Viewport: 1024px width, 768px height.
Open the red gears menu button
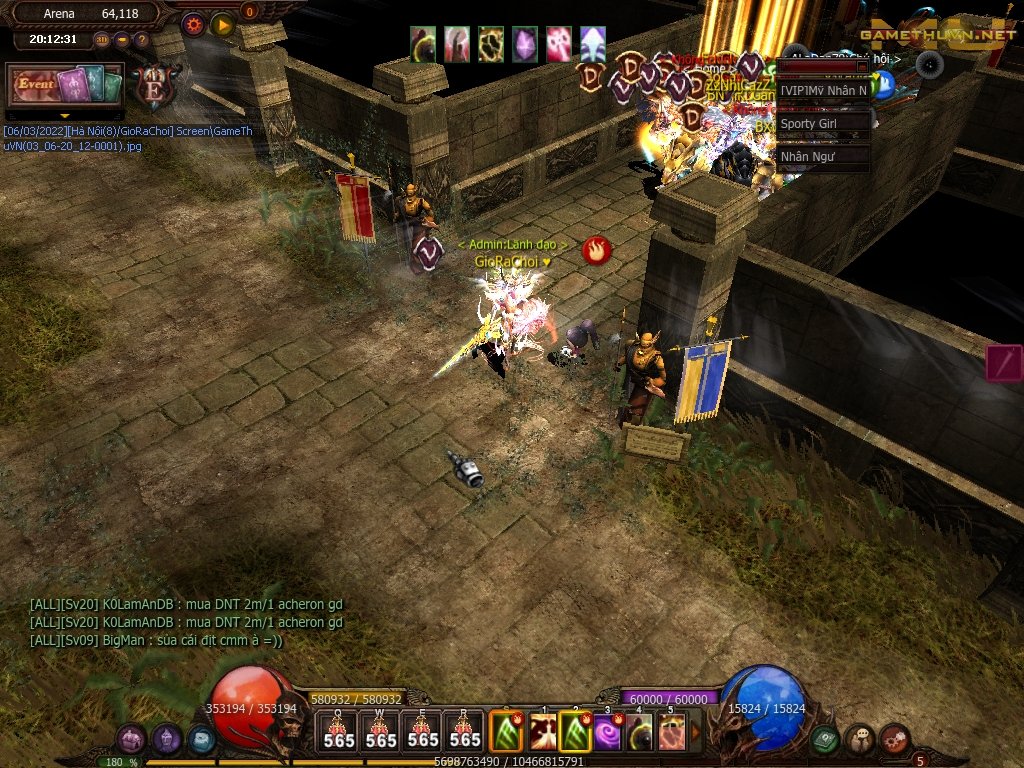(x=894, y=739)
